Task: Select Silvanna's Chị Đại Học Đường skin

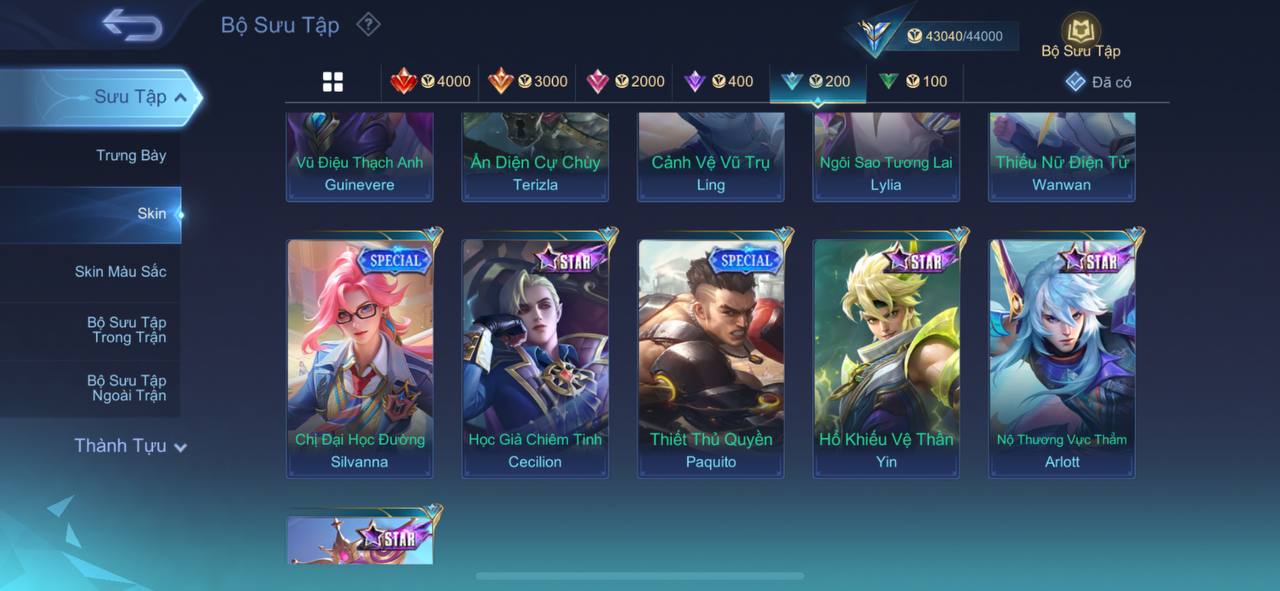Action: coord(360,358)
